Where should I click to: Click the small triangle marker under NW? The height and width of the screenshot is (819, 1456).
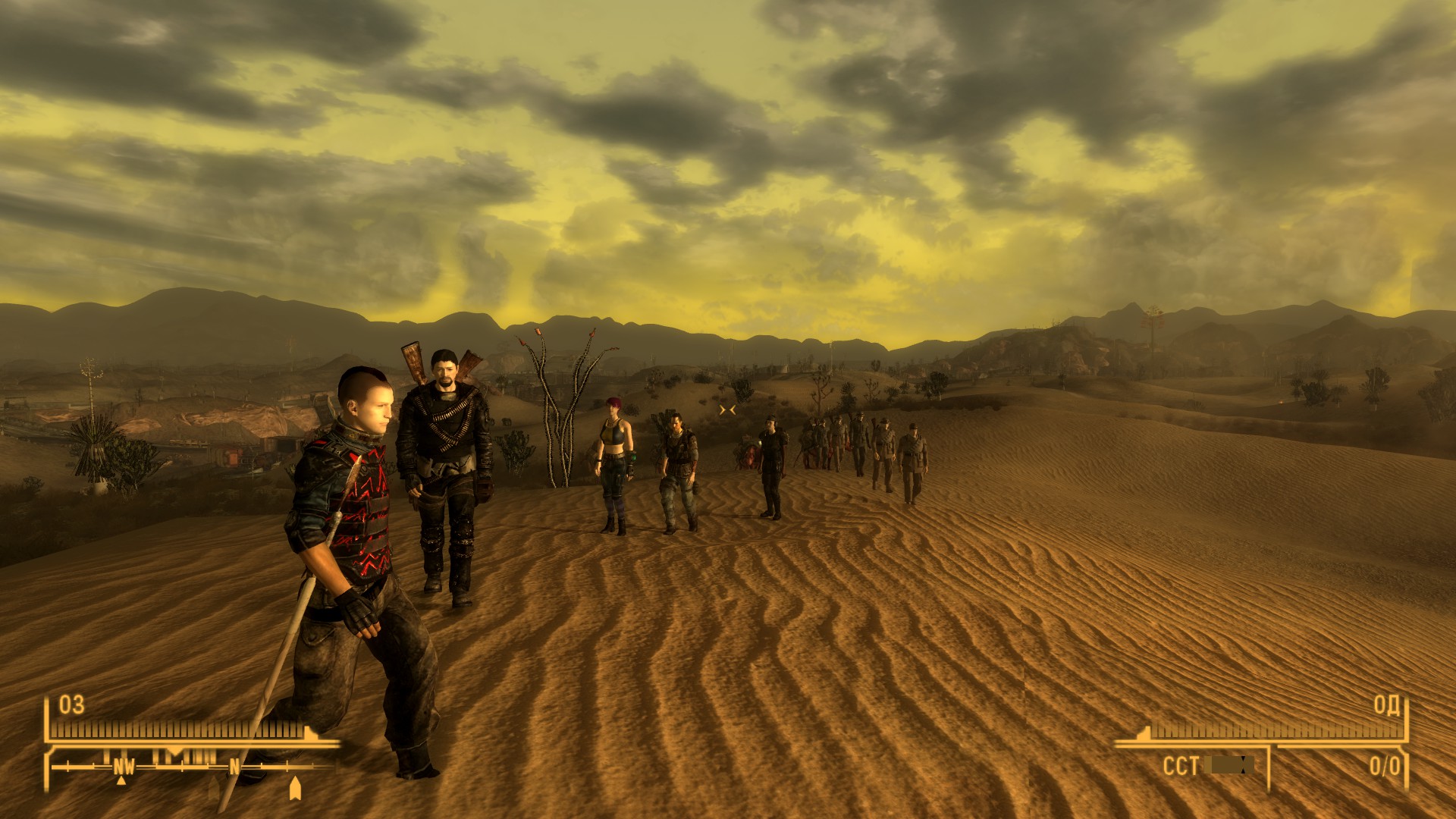click(121, 780)
